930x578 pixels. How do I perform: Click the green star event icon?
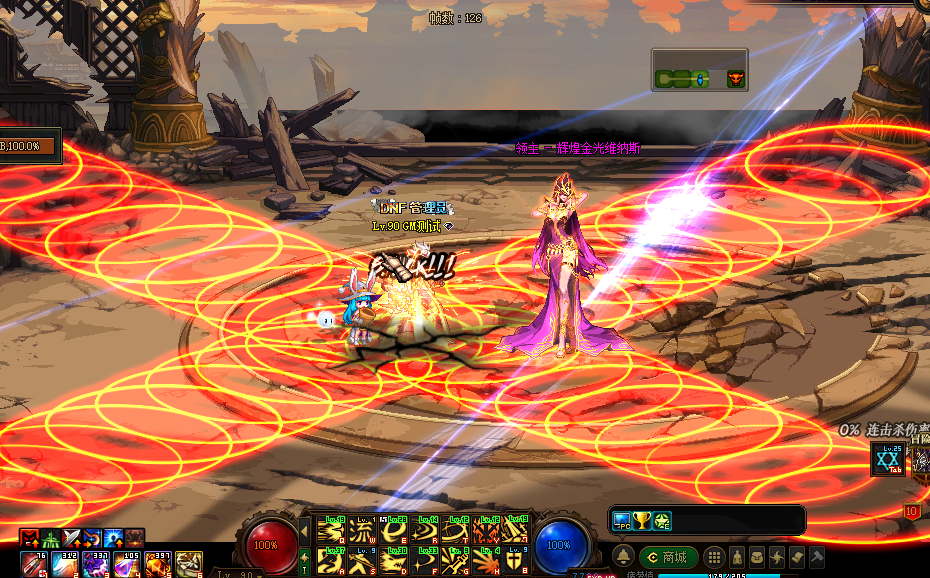[x=662, y=520]
